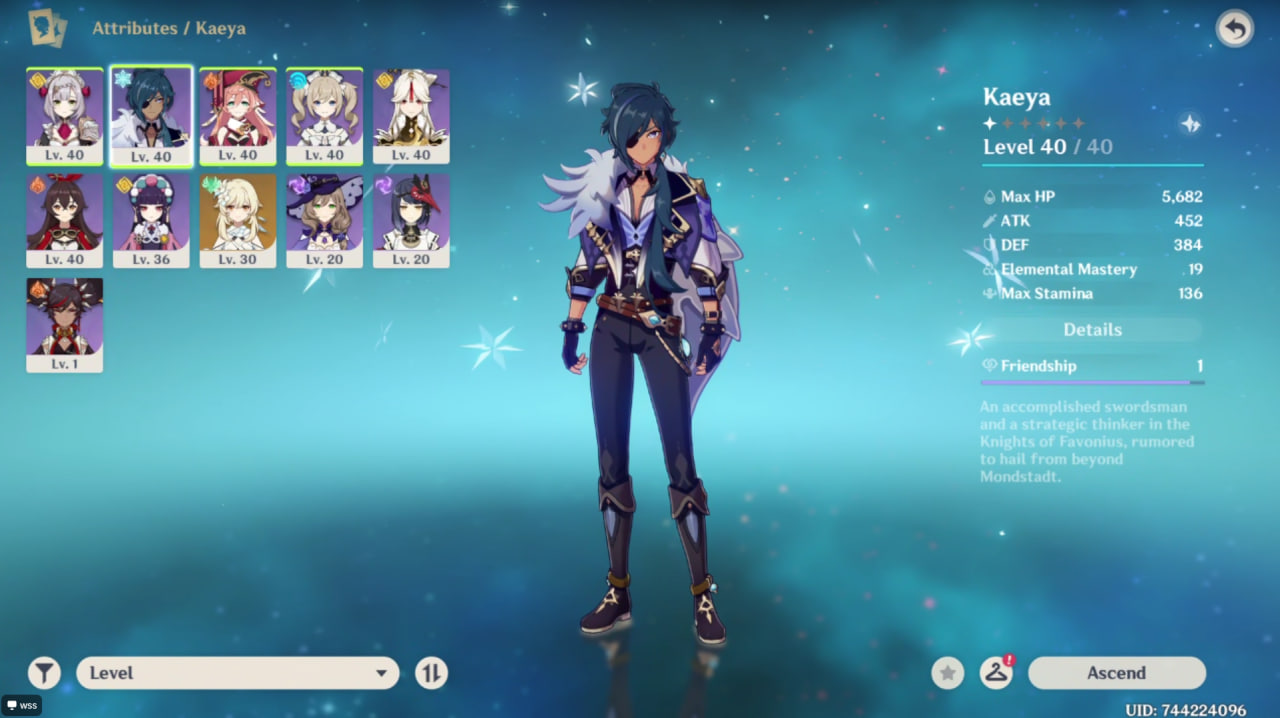Choose the level 30 Traveler portrait
Viewport: 1280px width, 718px height.
pyautogui.click(x=238, y=220)
